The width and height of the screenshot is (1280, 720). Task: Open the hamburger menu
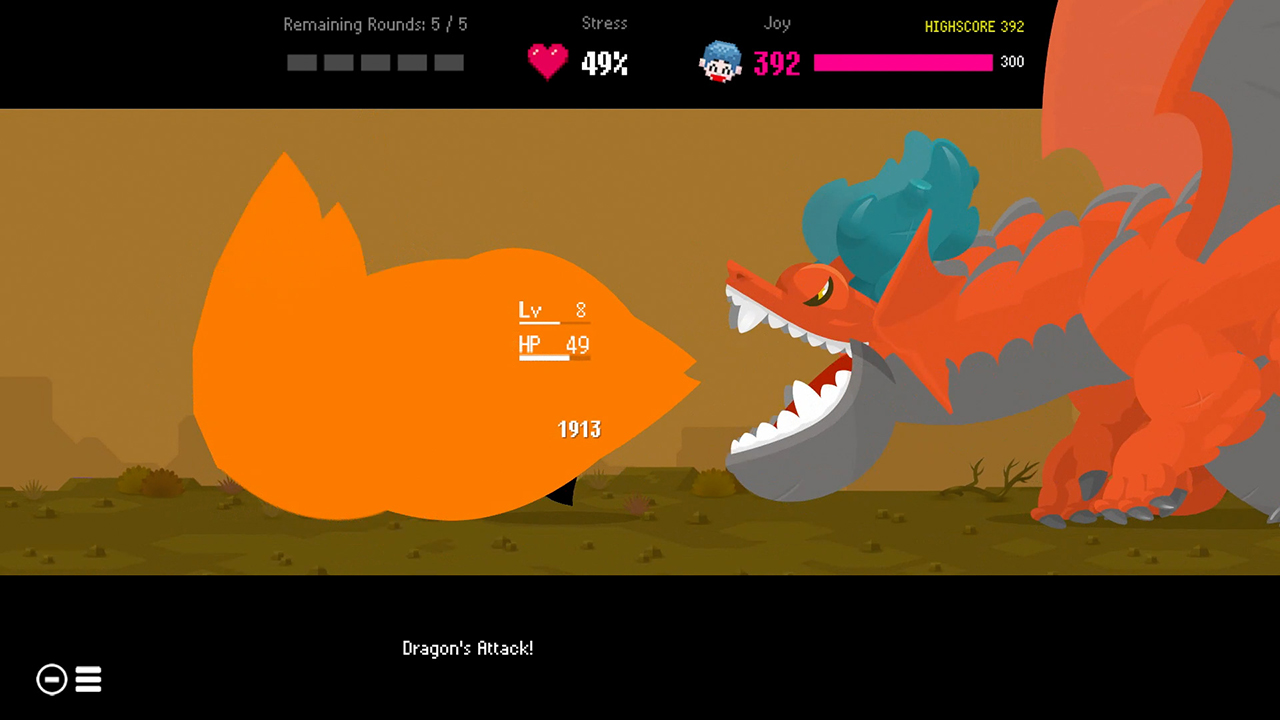88,679
